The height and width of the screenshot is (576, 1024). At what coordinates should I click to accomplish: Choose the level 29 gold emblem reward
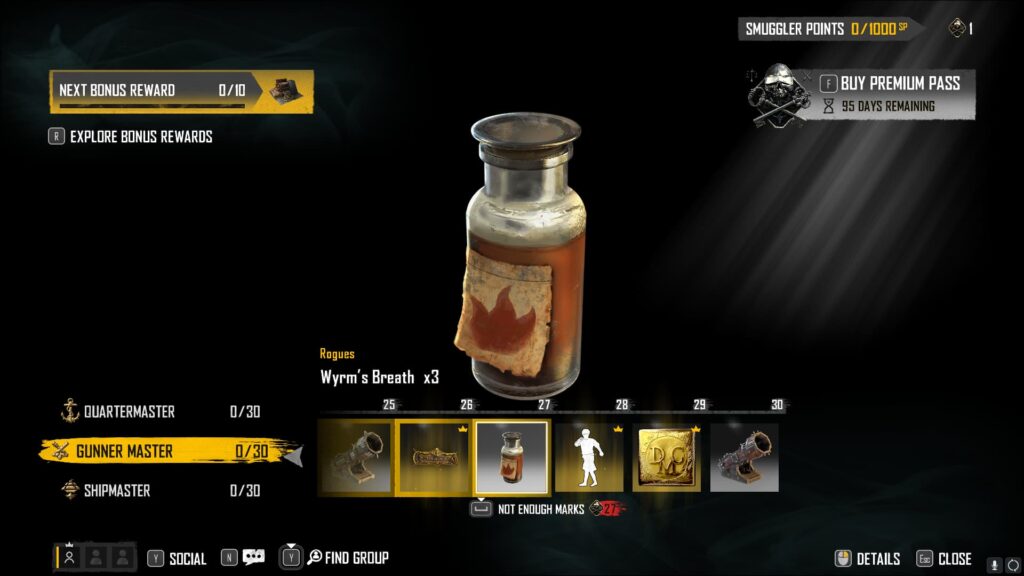coord(666,457)
